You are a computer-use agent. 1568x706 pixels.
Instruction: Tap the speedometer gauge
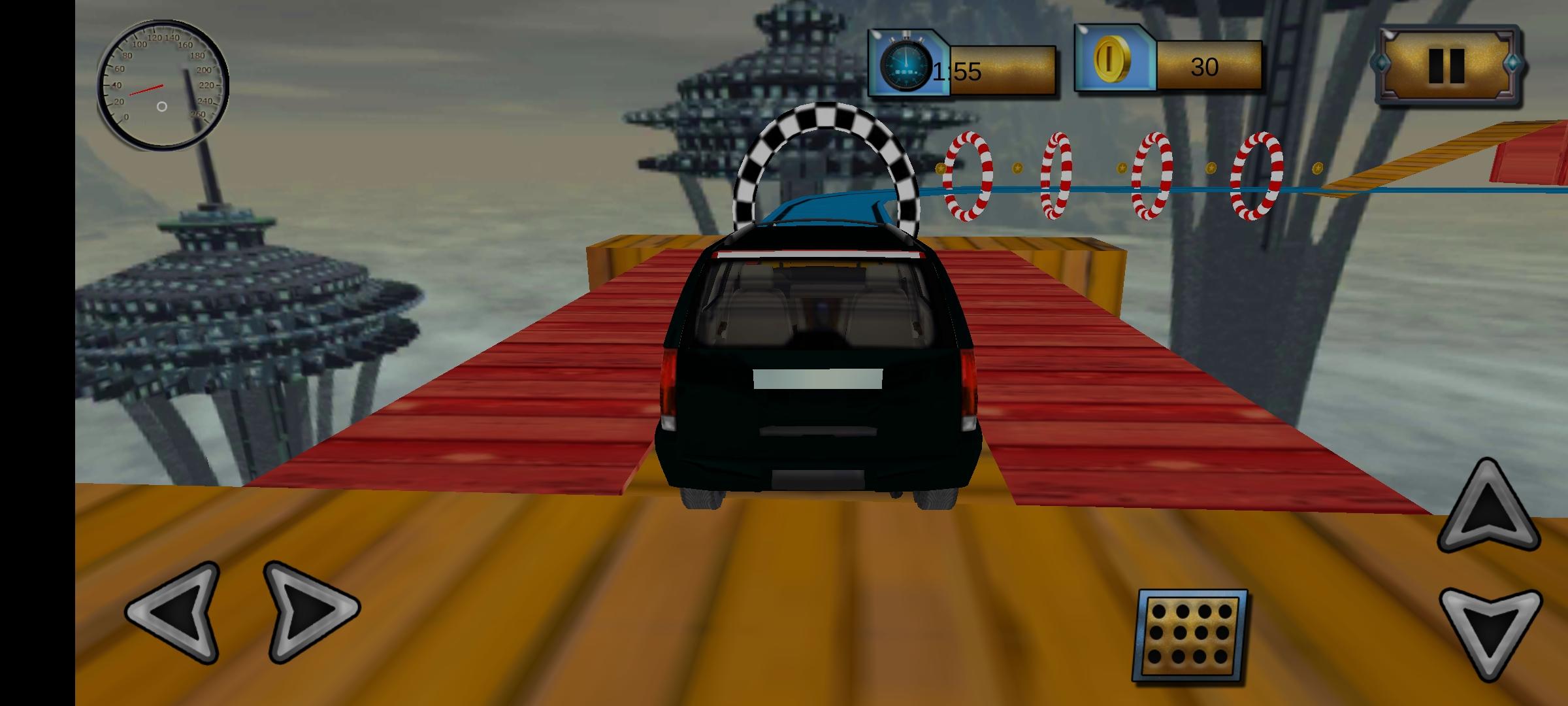point(163,85)
